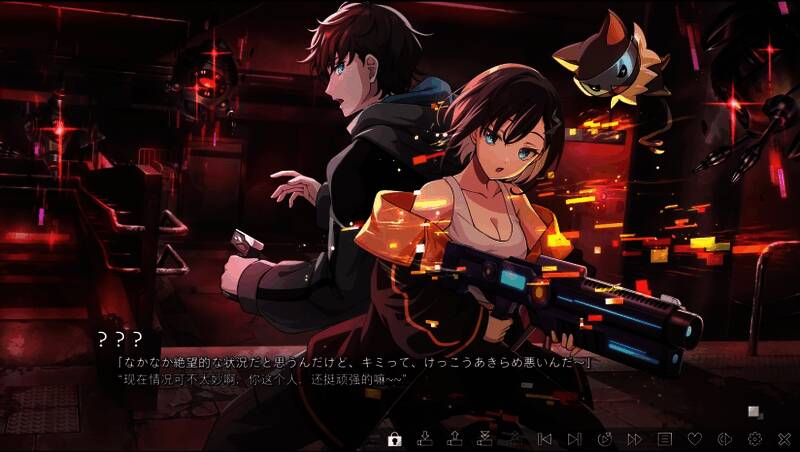
Task: Enable auto-play mode (circular arrow icon)
Action: coord(605,438)
